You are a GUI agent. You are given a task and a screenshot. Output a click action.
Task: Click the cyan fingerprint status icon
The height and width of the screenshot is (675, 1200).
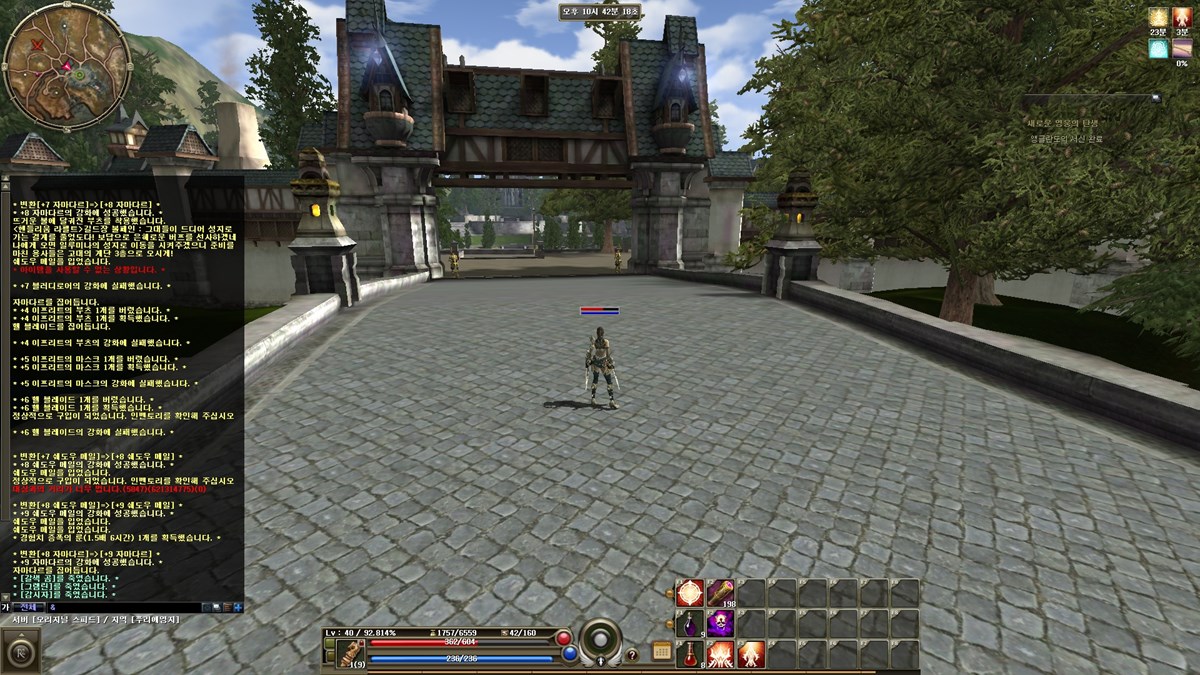(1158, 48)
